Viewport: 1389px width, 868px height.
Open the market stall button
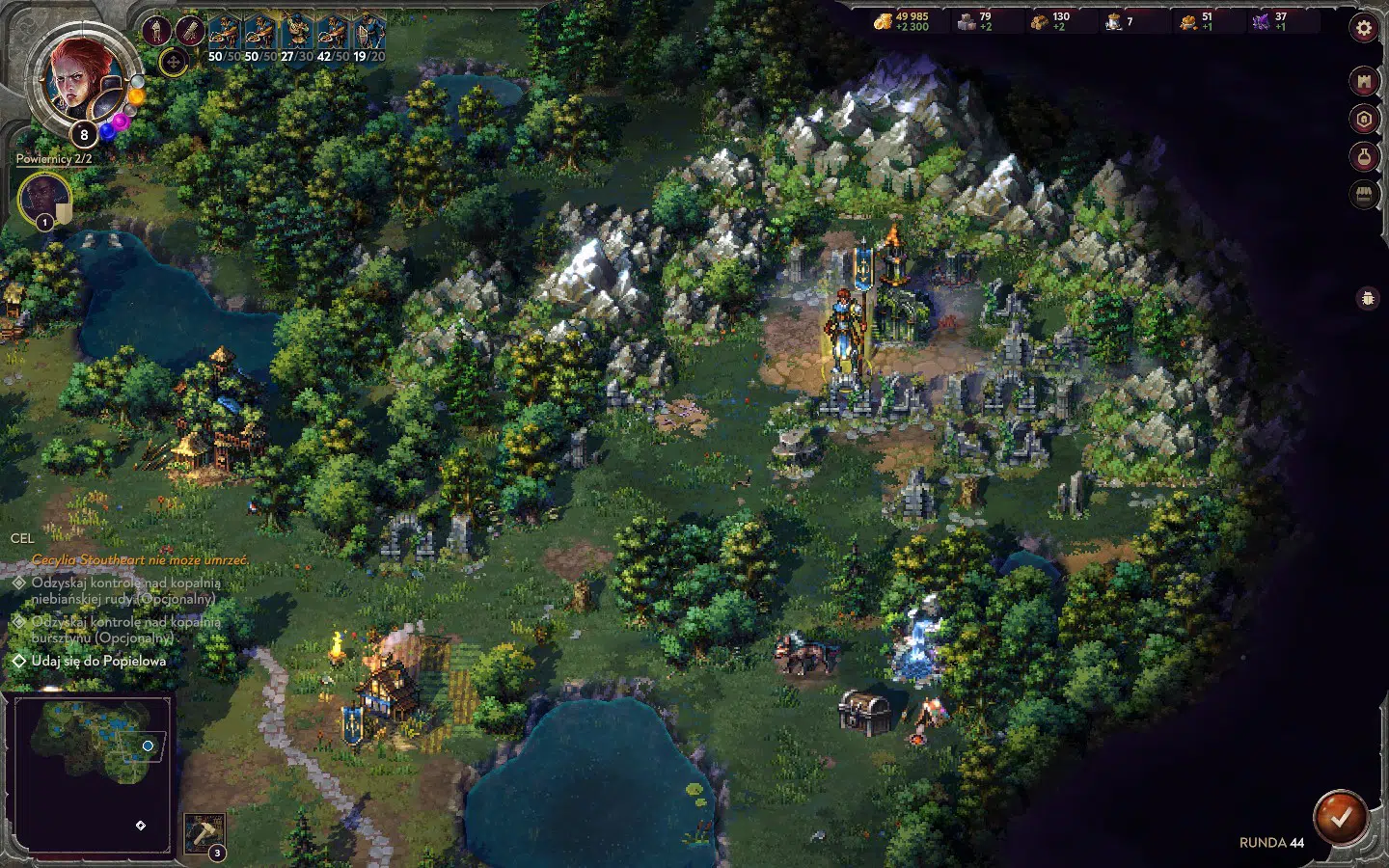[1363, 195]
